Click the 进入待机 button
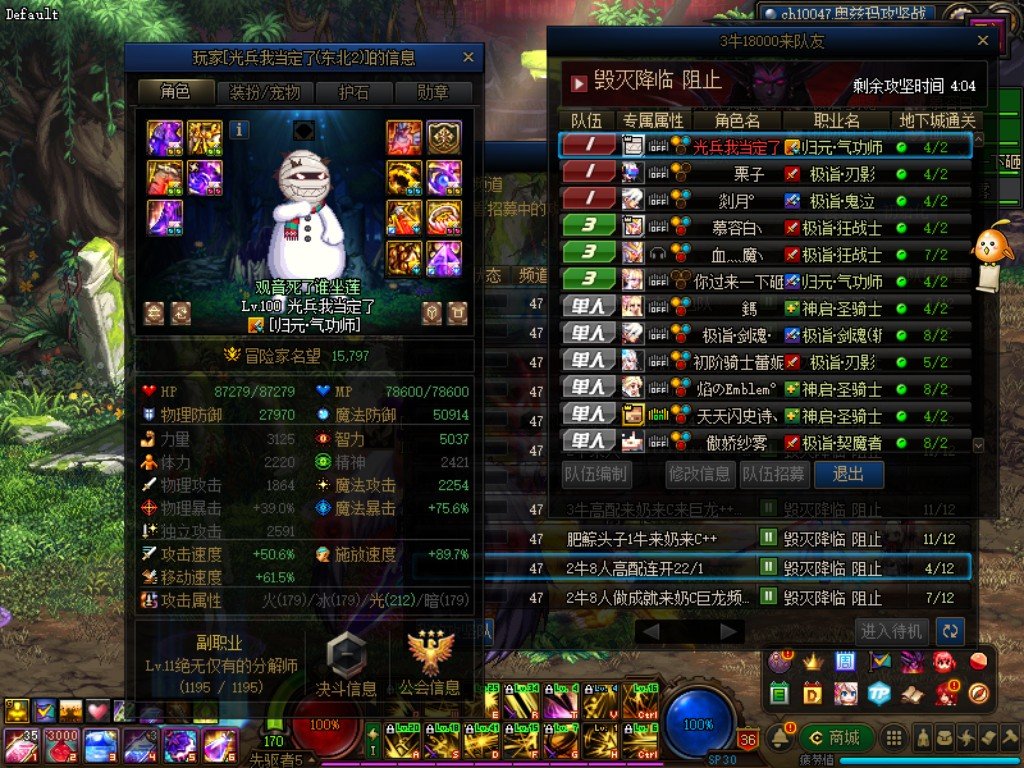This screenshot has height=768, width=1024. tap(892, 630)
